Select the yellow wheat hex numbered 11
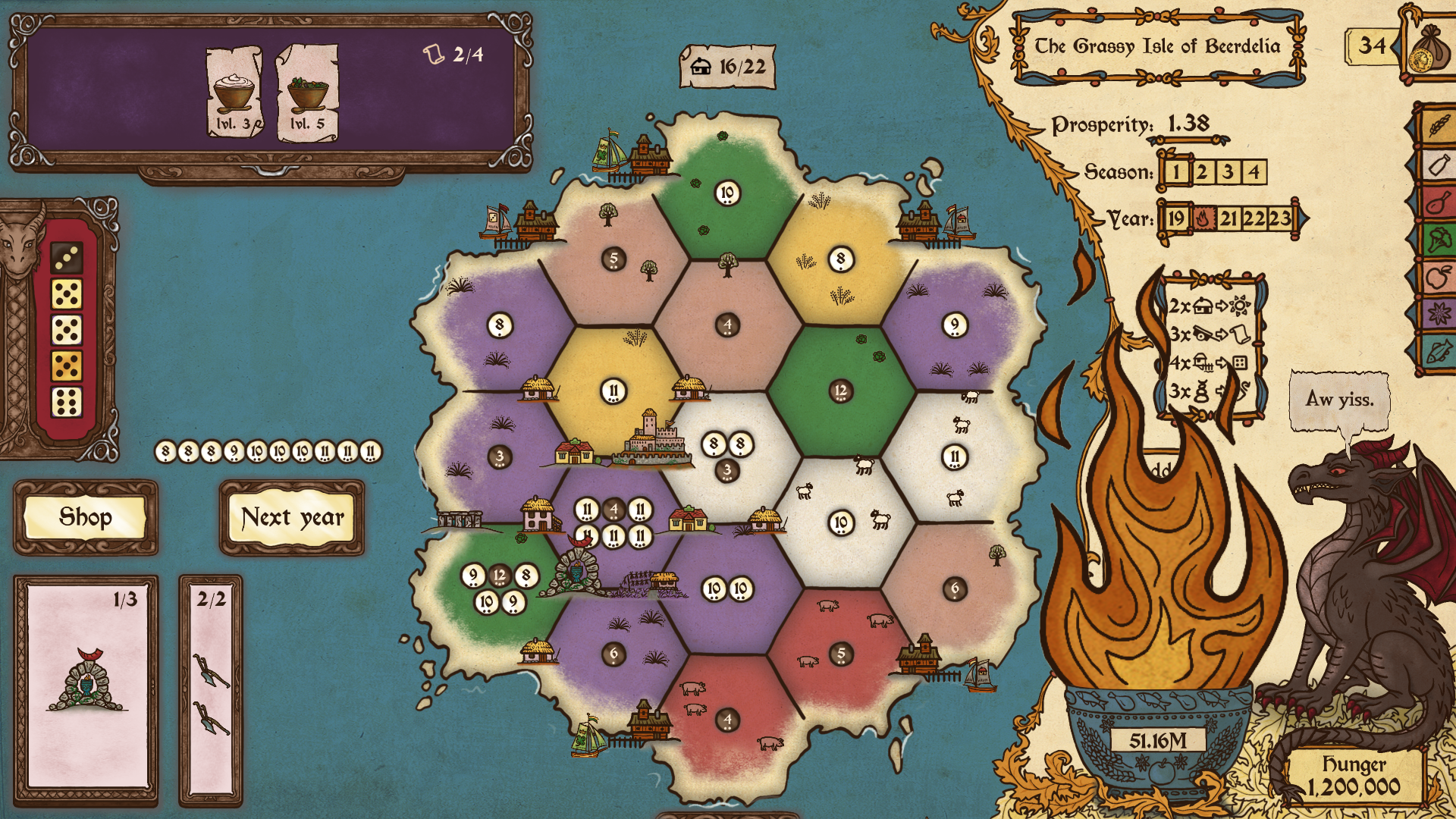1456x819 pixels. pyautogui.click(x=613, y=391)
